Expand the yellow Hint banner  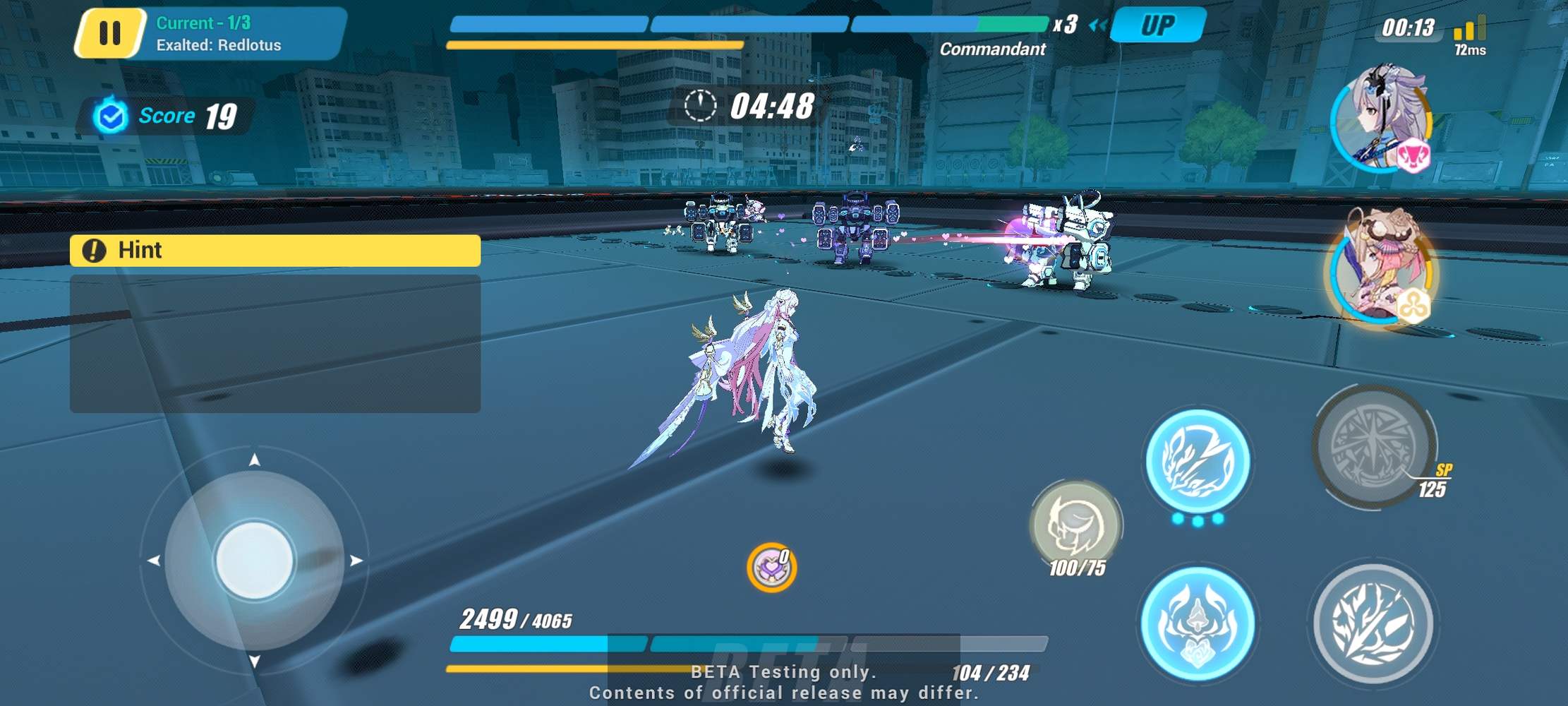[x=275, y=251]
